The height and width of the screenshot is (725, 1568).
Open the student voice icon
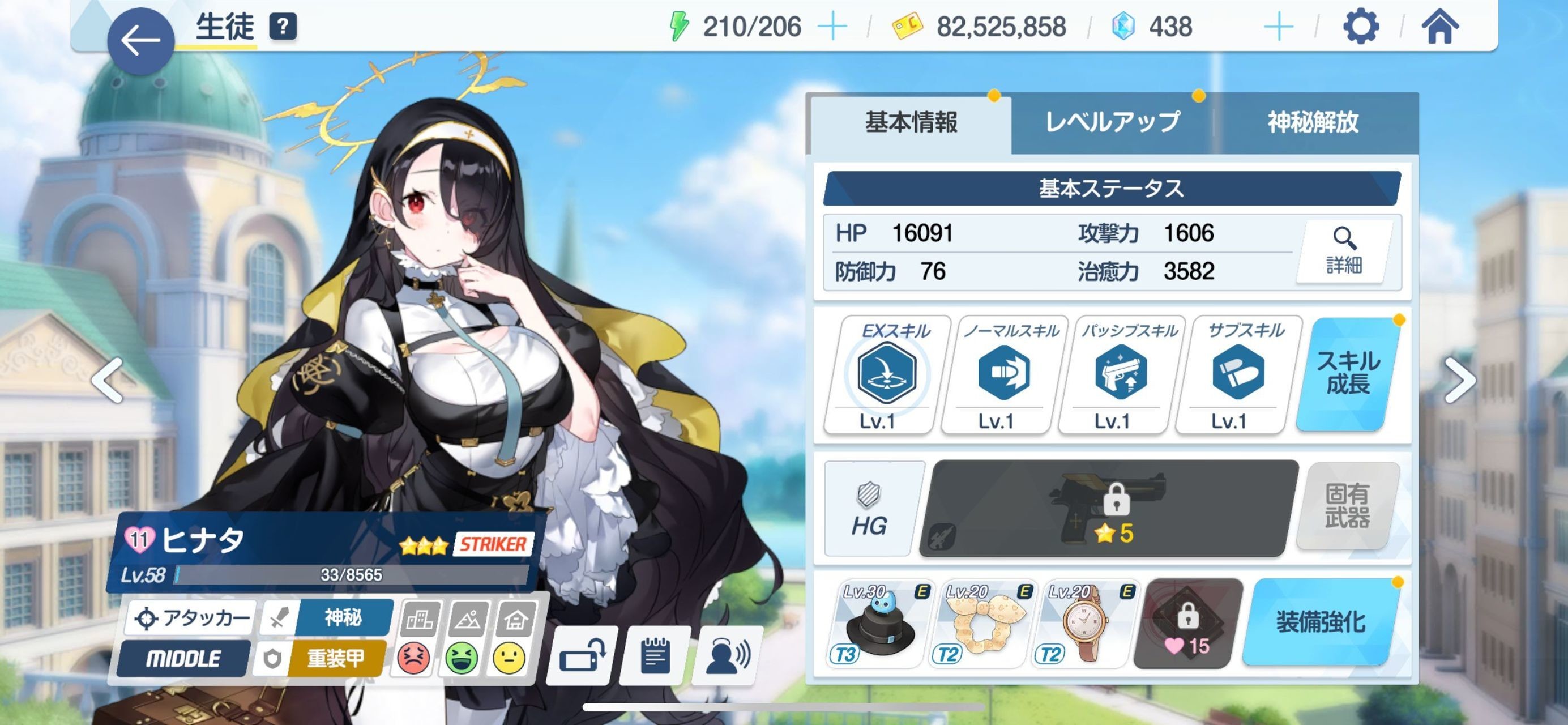[728, 655]
